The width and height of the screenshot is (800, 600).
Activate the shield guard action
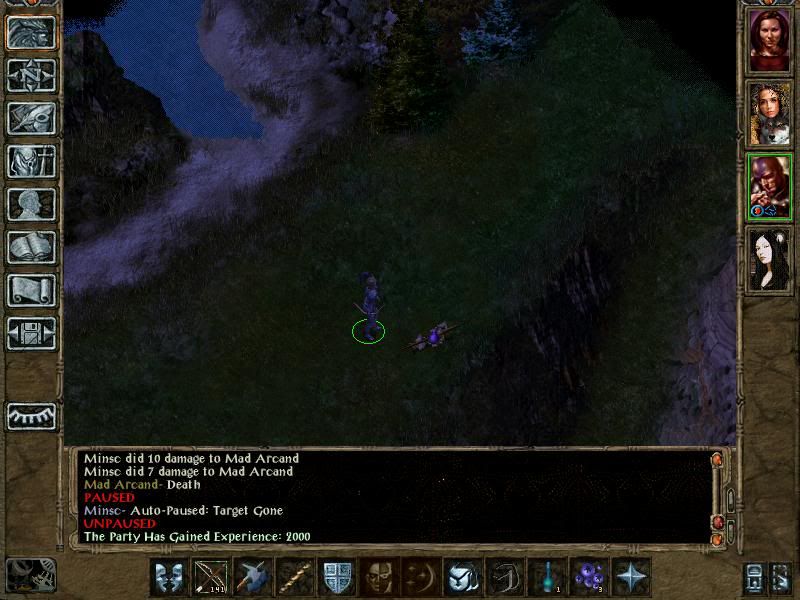click(x=336, y=577)
